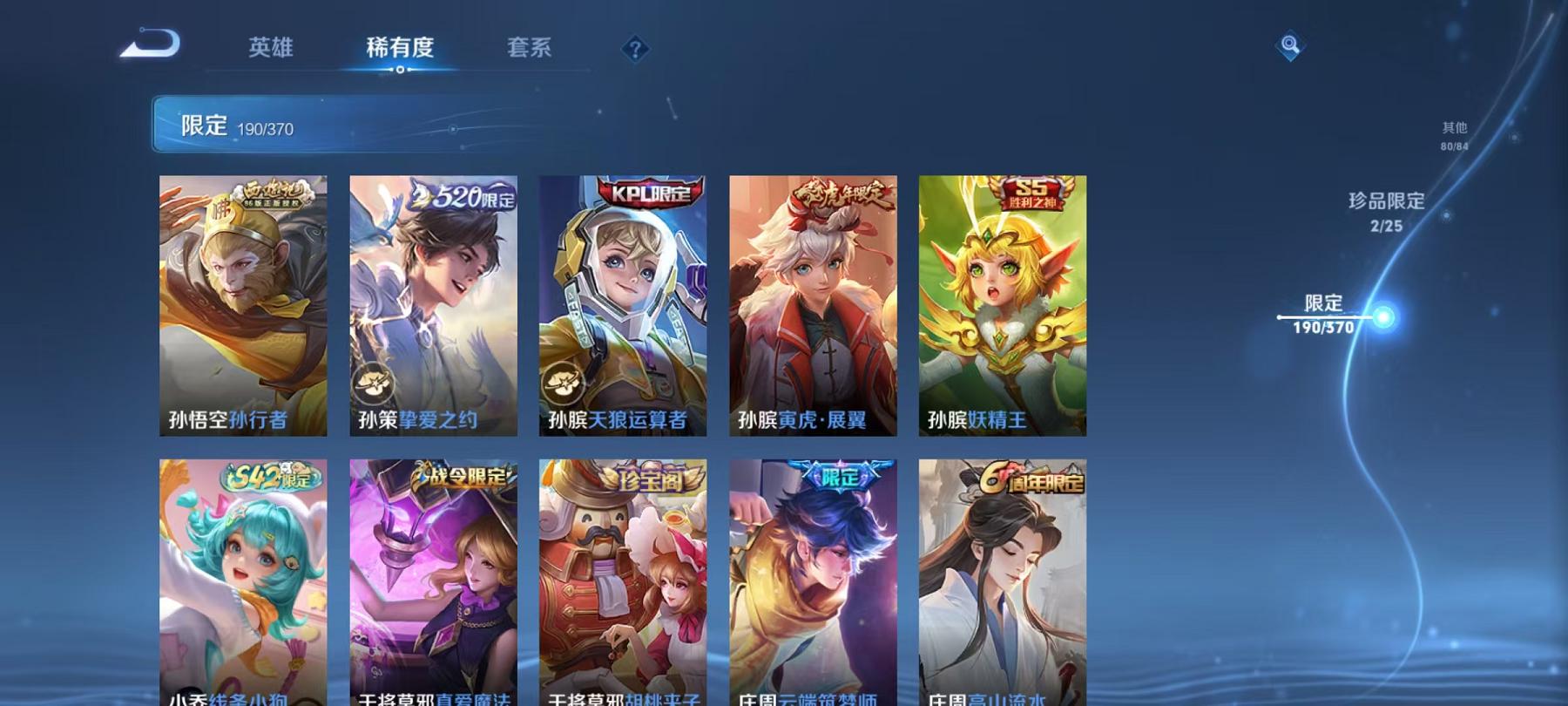This screenshot has width=1568, height=706.
Task: Click the KPL限定 badge on 孙膑 skin
Action: tap(645, 193)
